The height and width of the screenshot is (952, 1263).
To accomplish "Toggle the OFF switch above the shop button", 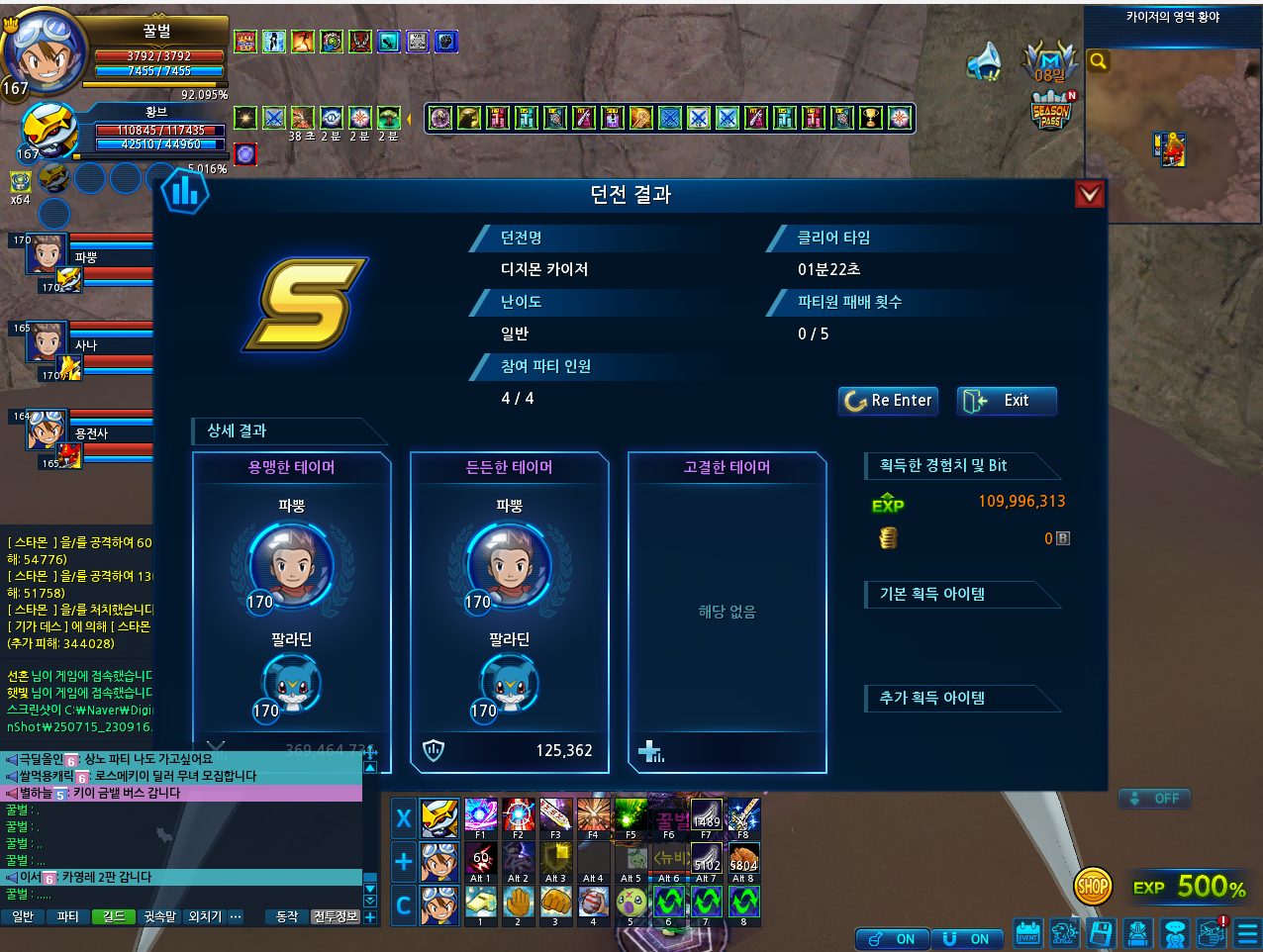I will coord(1154,799).
